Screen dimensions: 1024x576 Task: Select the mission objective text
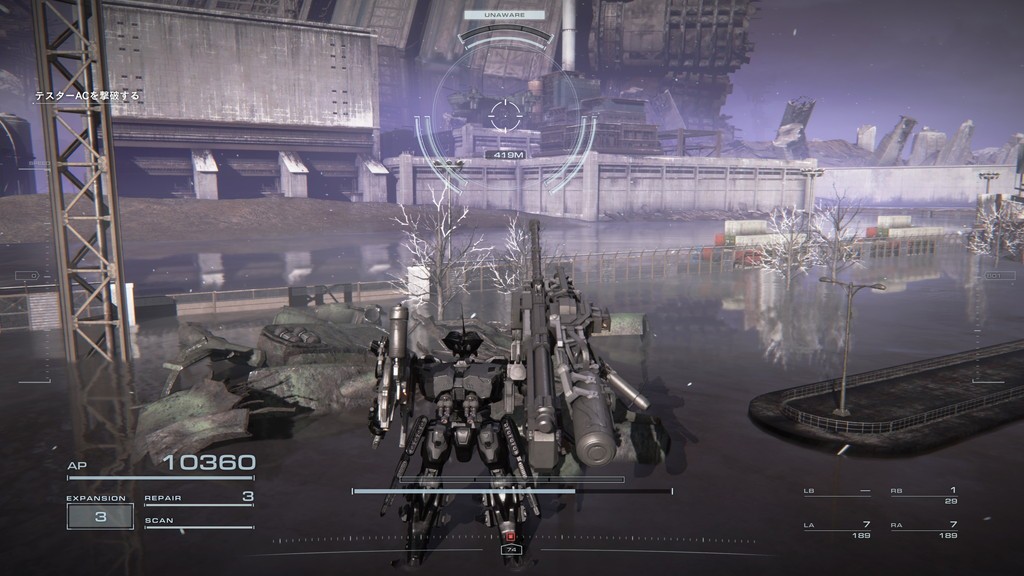[88, 96]
